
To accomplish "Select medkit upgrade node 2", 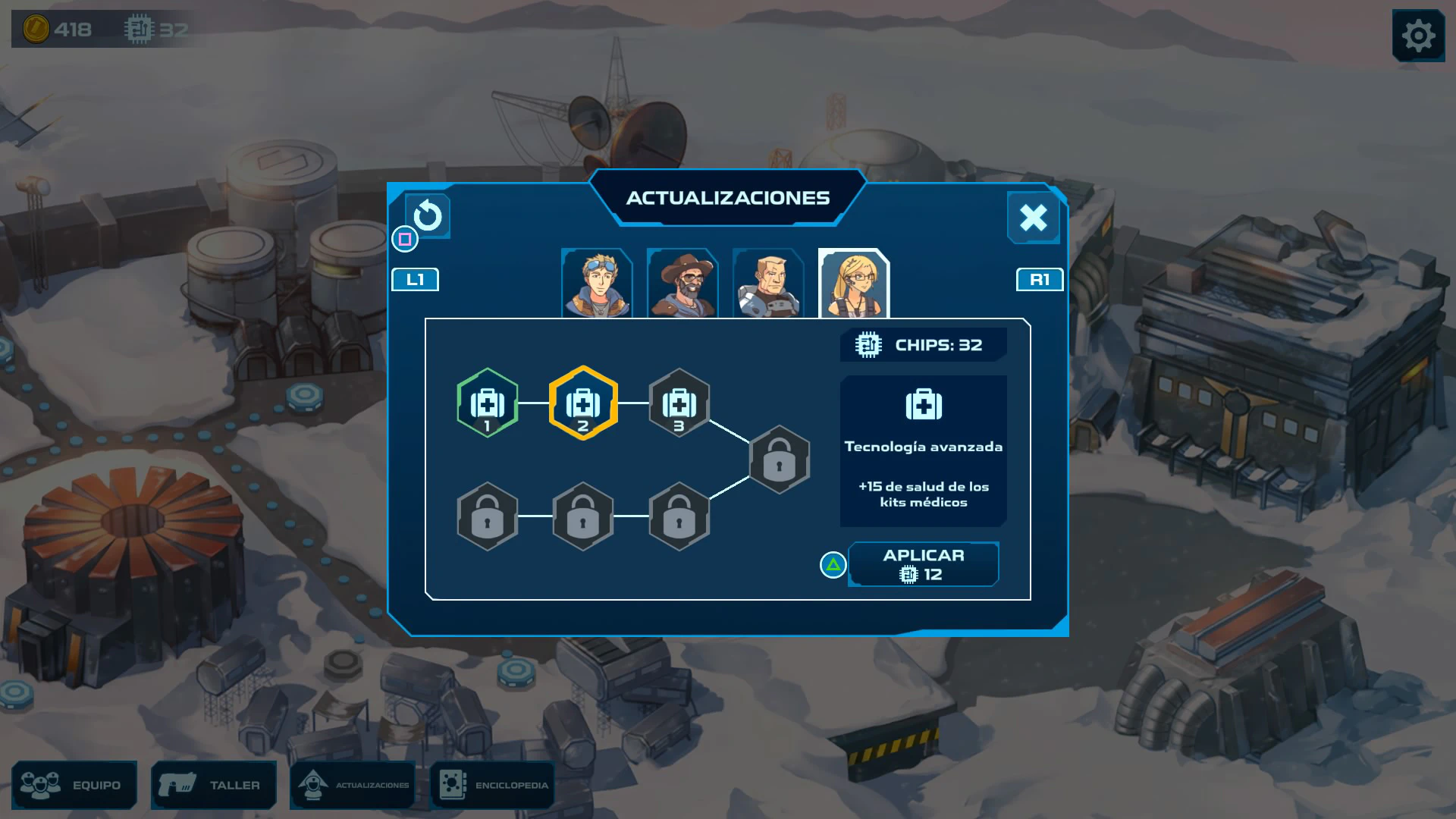I will 583,403.
